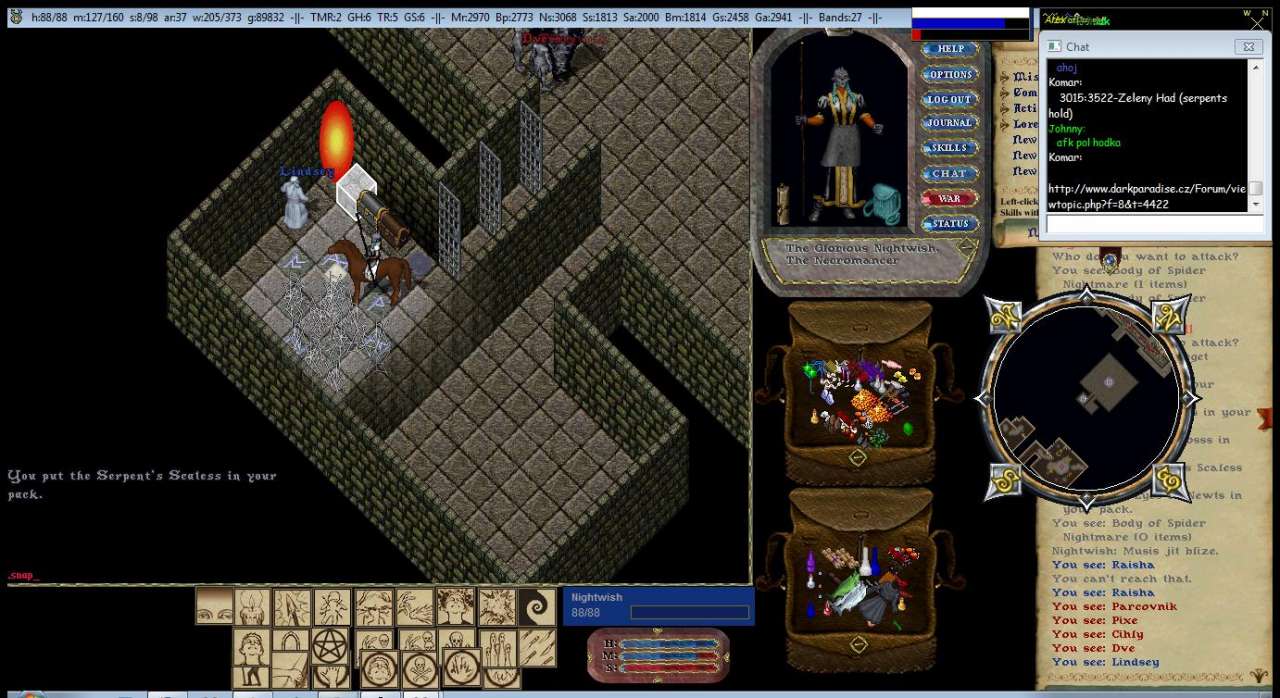Minimize the upper backpack container
The width and height of the screenshot is (1280, 698).
click(x=857, y=457)
